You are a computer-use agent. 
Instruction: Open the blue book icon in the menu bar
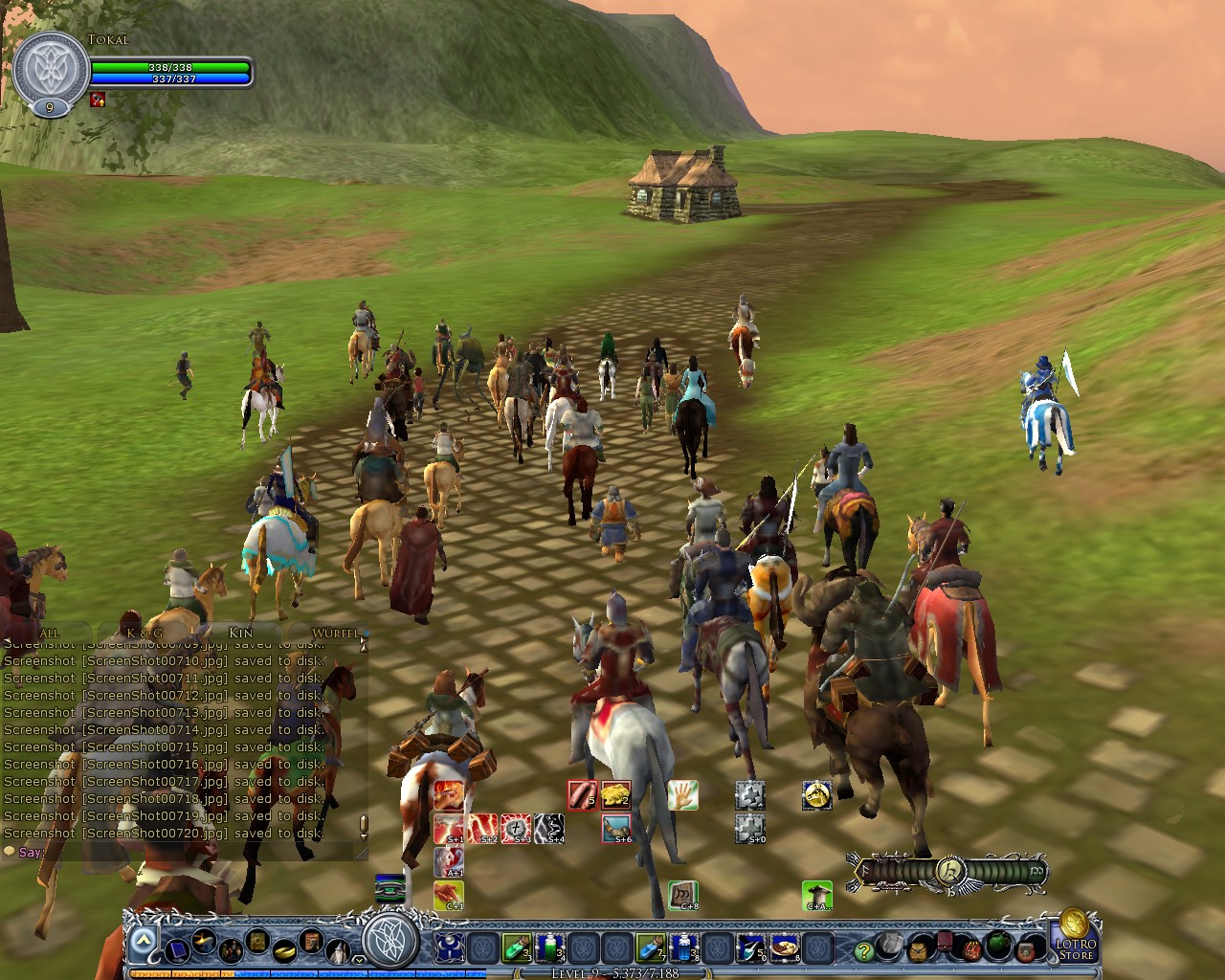pyautogui.click(x=177, y=951)
